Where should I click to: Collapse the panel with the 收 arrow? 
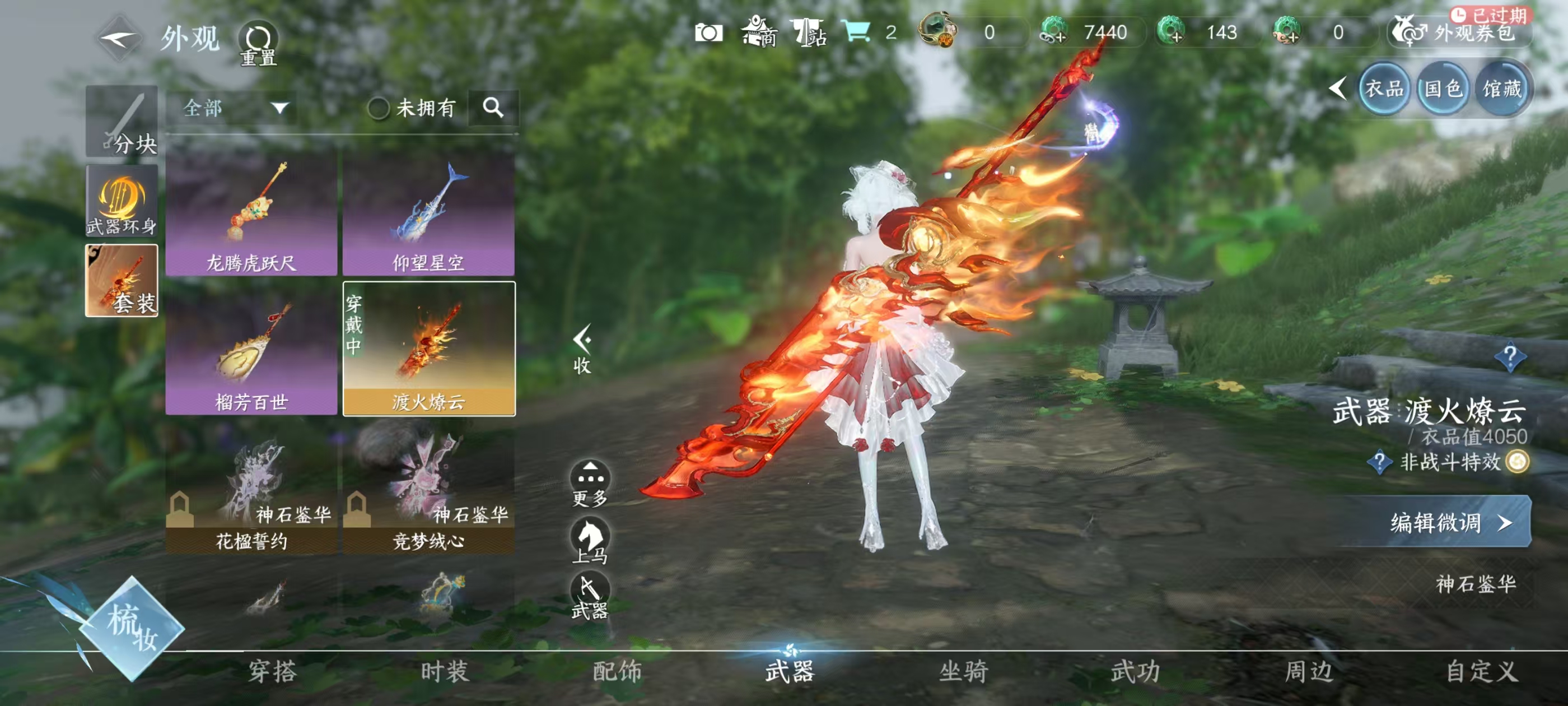(x=582, y=349)
